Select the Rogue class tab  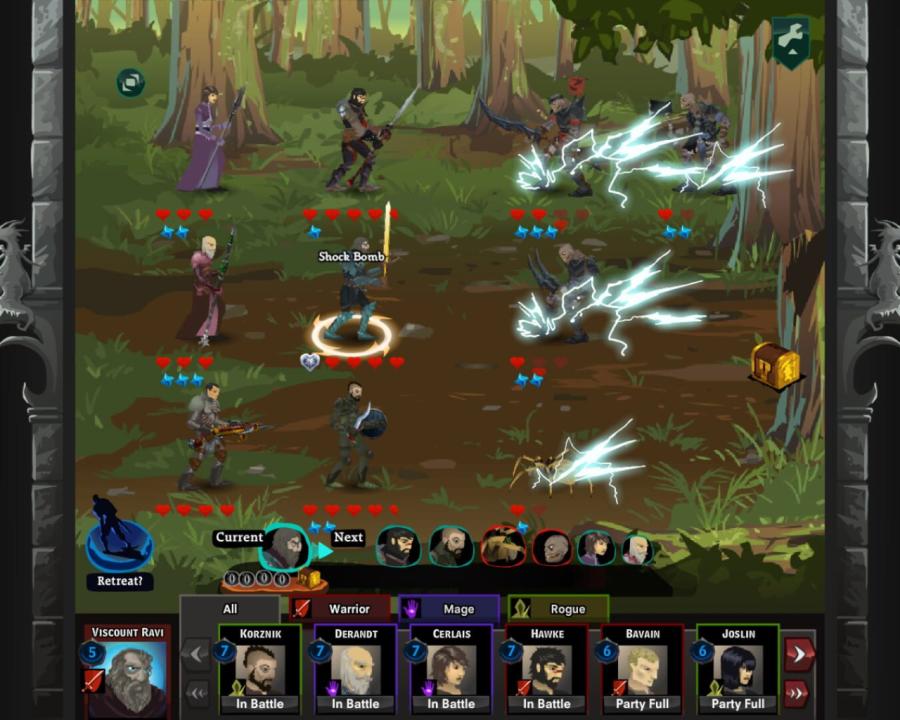tap(558, 608)
